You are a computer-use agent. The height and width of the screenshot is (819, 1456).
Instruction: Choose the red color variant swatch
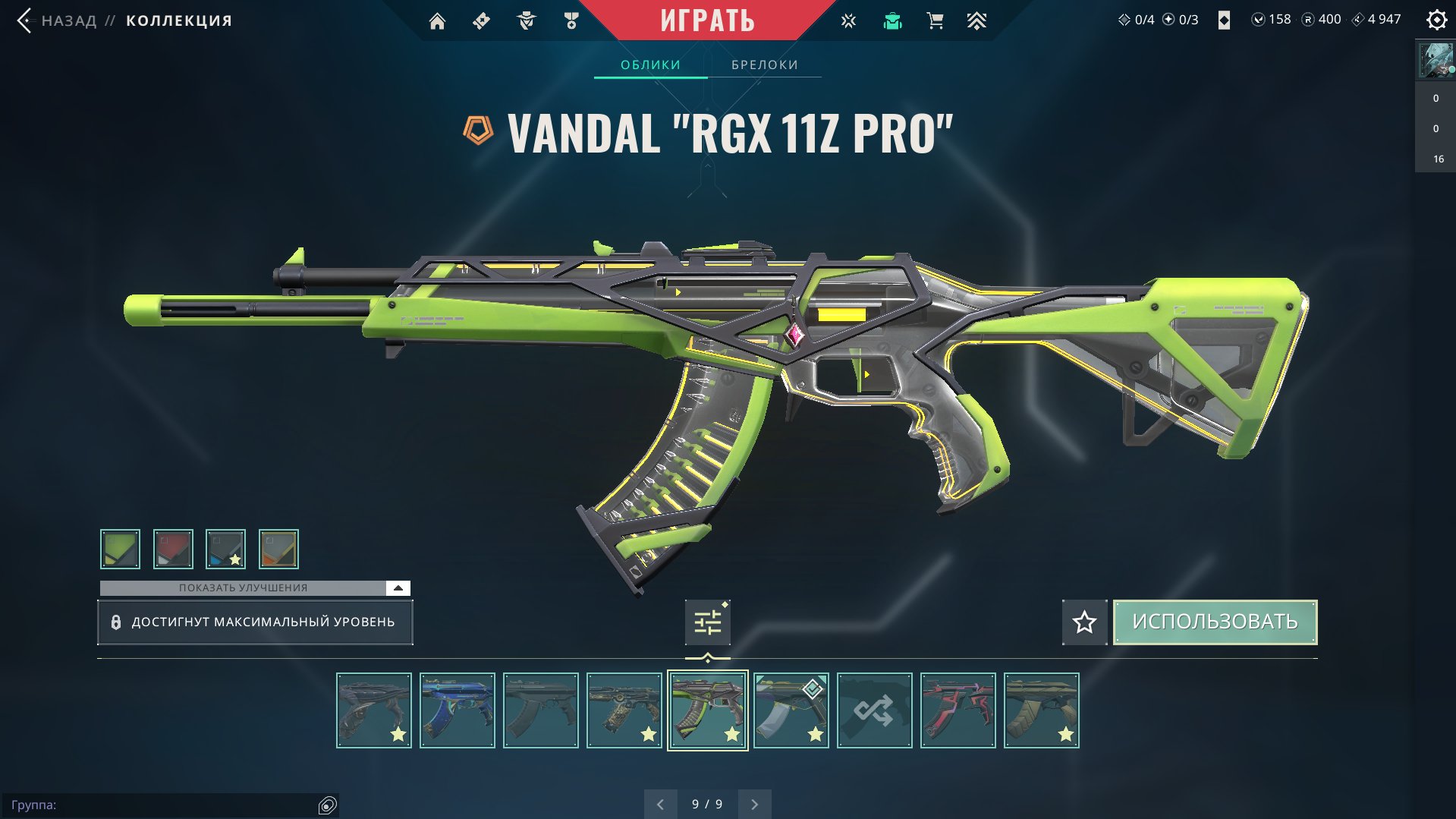pyautogui.click(x=173, y=549)
